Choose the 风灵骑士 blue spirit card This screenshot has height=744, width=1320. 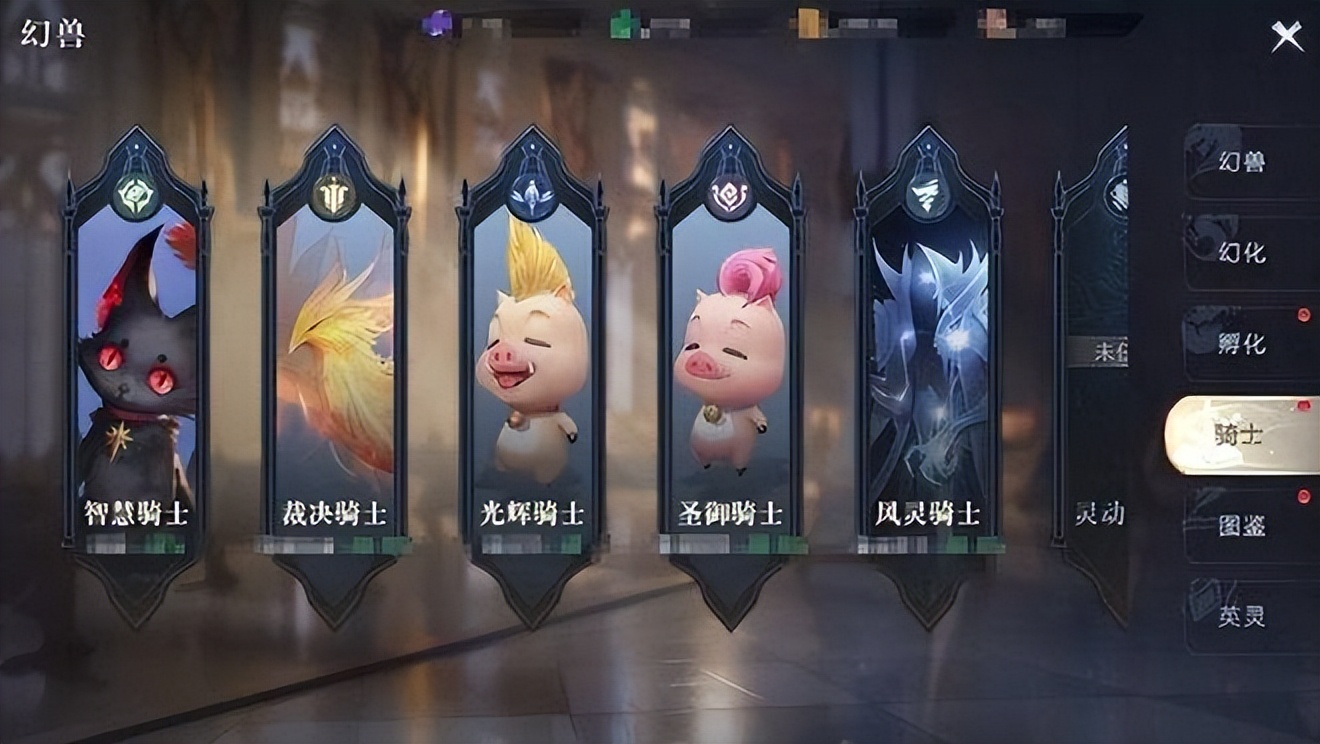click(928, 360)
